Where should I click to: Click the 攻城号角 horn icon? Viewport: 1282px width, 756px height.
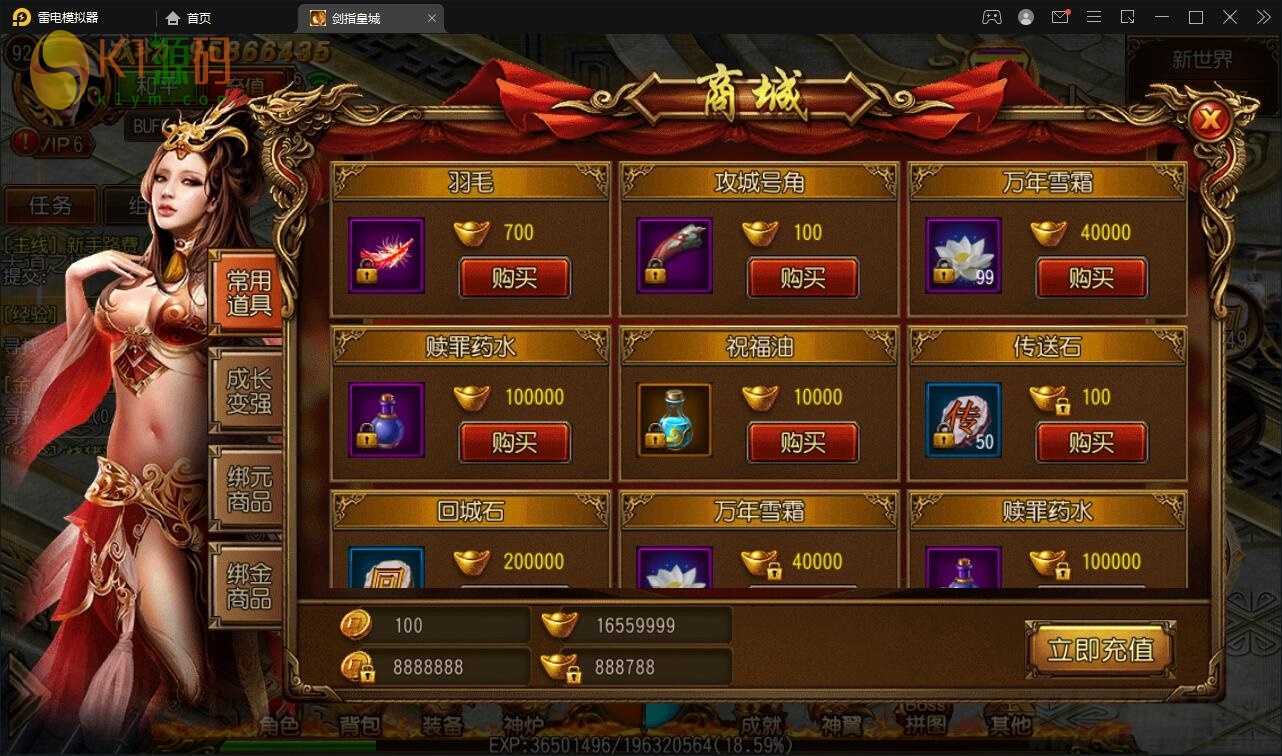click(x=674, y=256)
